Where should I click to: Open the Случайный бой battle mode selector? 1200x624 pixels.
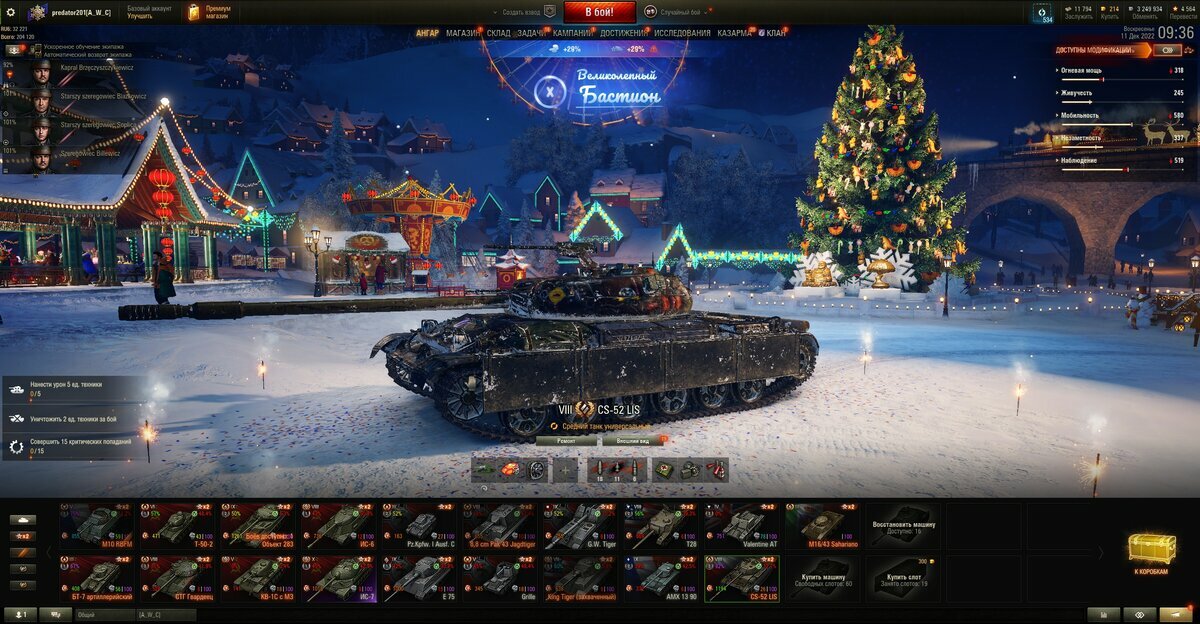(679, 12)
